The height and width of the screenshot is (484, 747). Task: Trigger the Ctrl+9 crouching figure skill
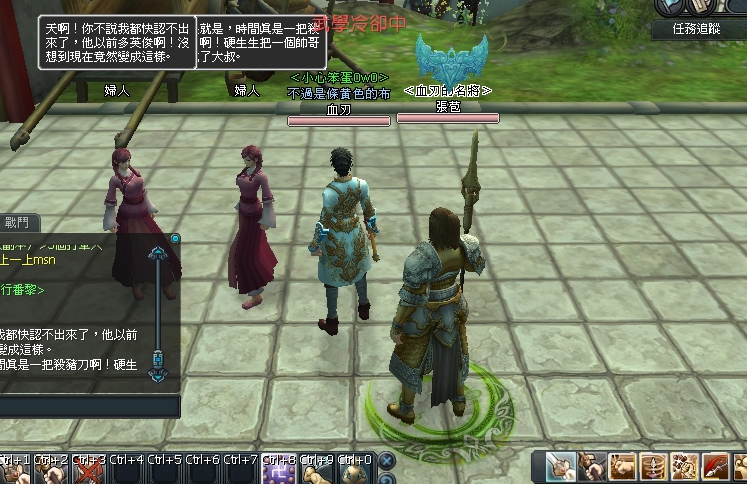coord(318,471)
